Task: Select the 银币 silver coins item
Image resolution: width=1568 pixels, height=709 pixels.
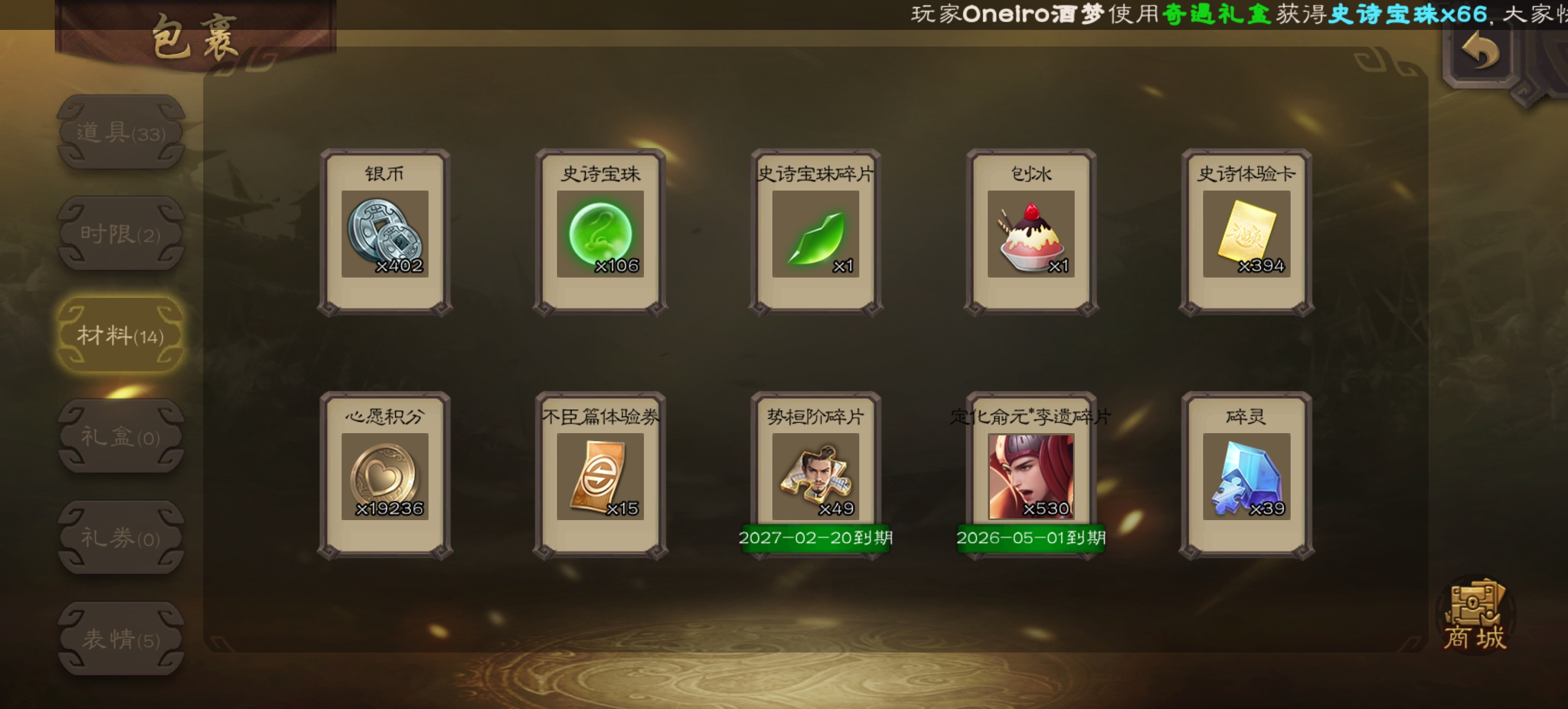Action: pyautogui.click(x=385, y=233)
